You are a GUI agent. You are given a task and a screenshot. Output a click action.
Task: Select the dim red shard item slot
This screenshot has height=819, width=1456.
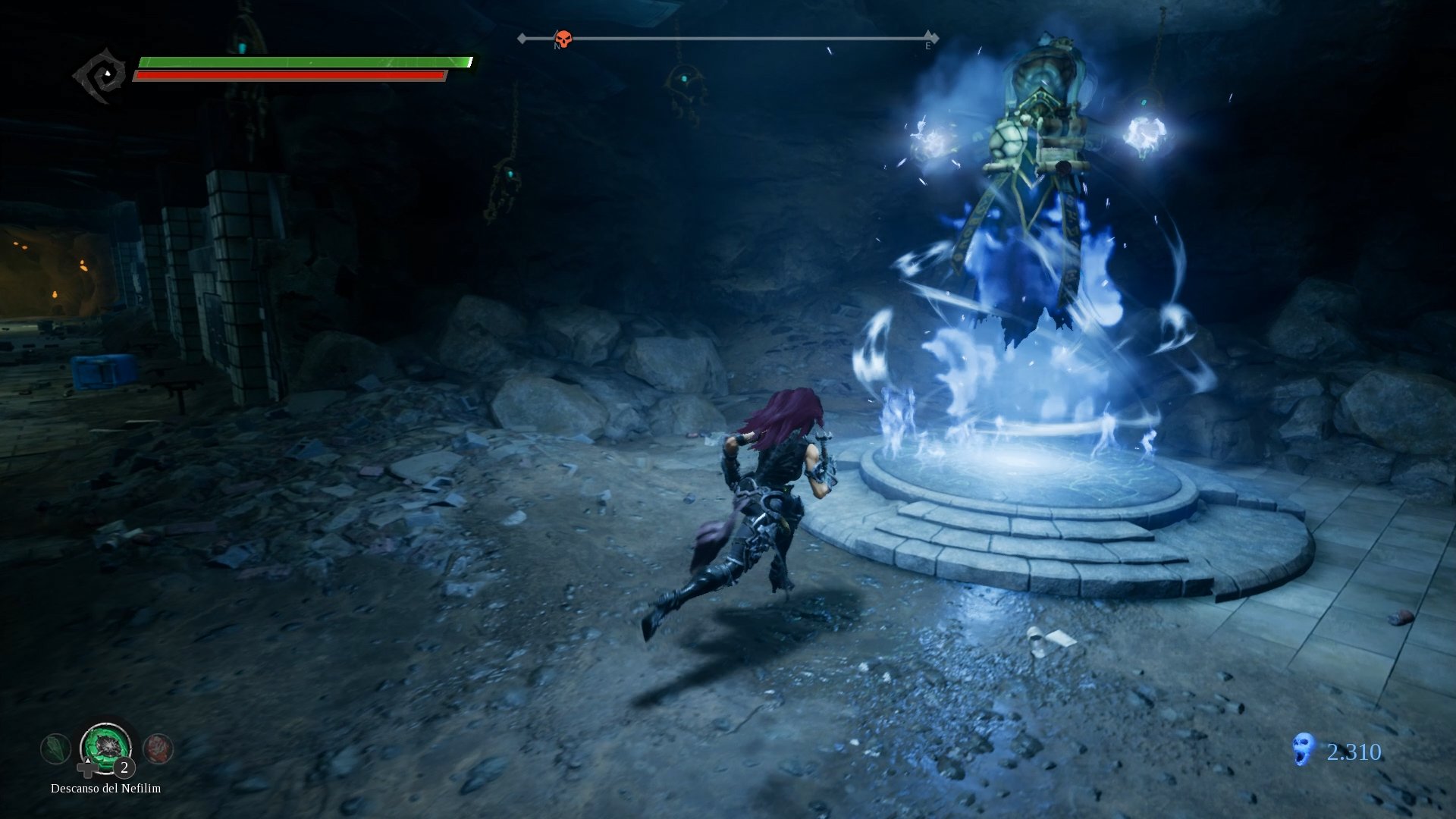pyautogui.click(x=158, y=748)
